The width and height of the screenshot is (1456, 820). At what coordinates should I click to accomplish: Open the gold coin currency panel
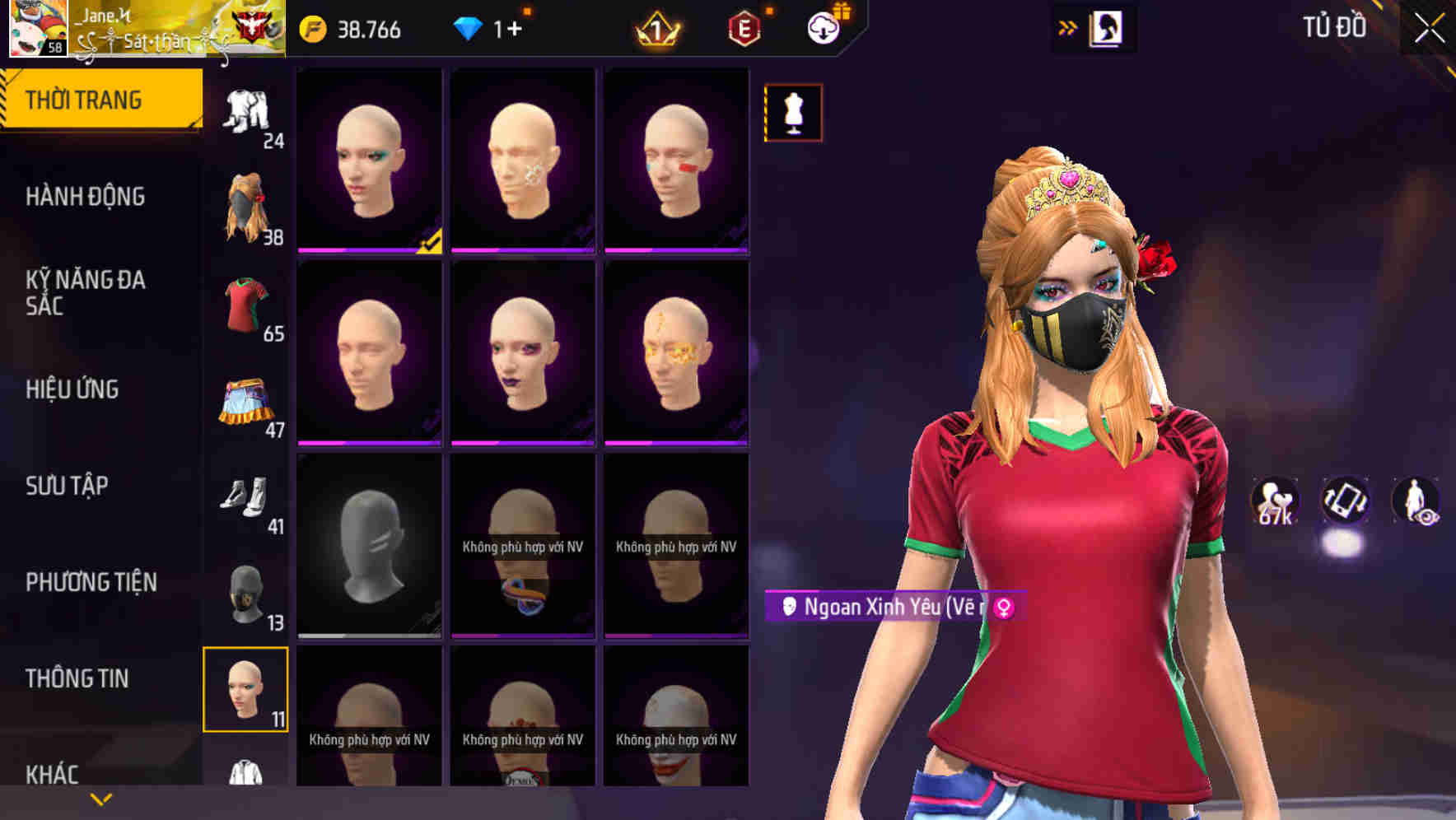313,29
